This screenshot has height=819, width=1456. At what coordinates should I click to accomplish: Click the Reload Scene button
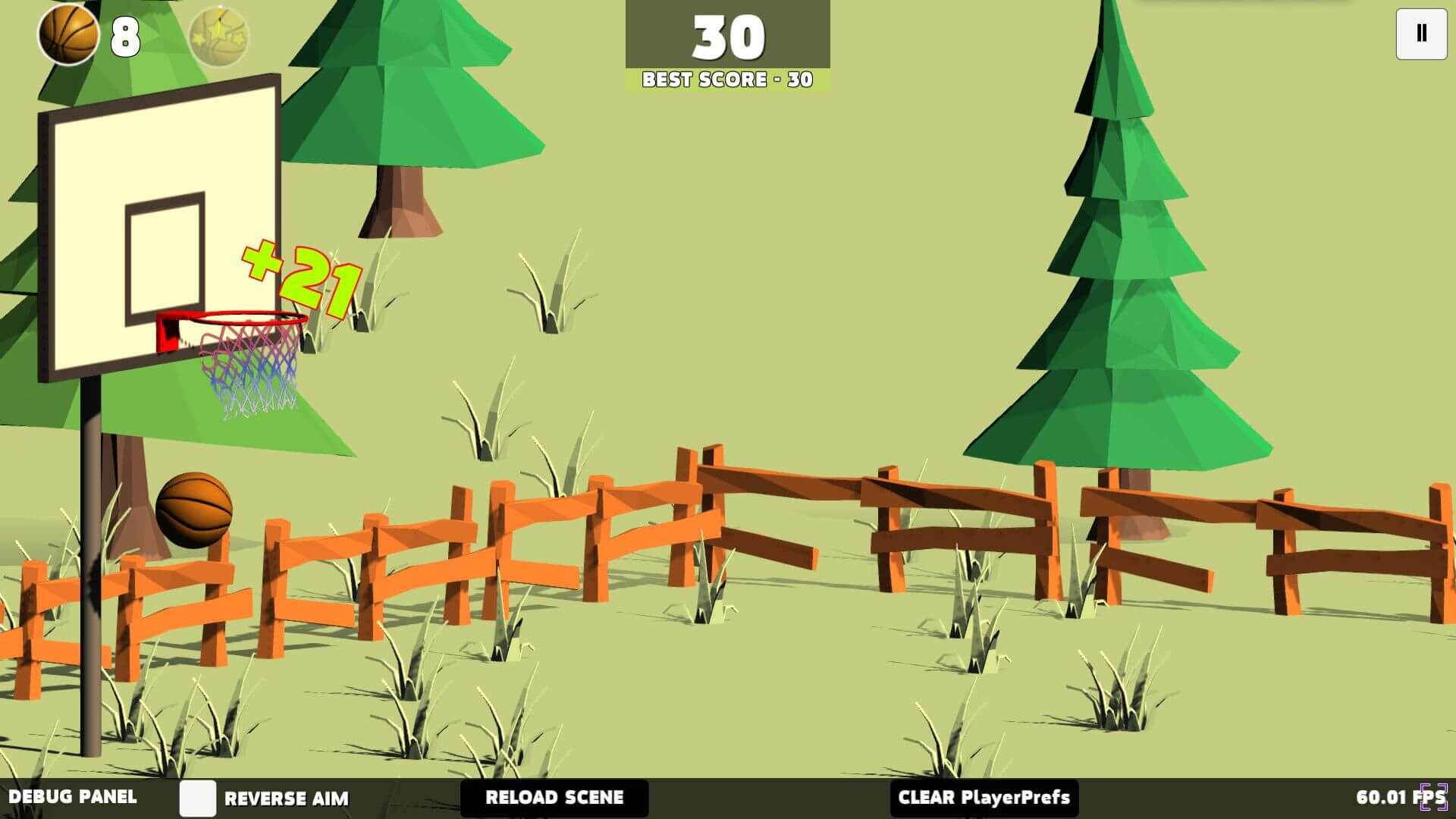[554, 798]
